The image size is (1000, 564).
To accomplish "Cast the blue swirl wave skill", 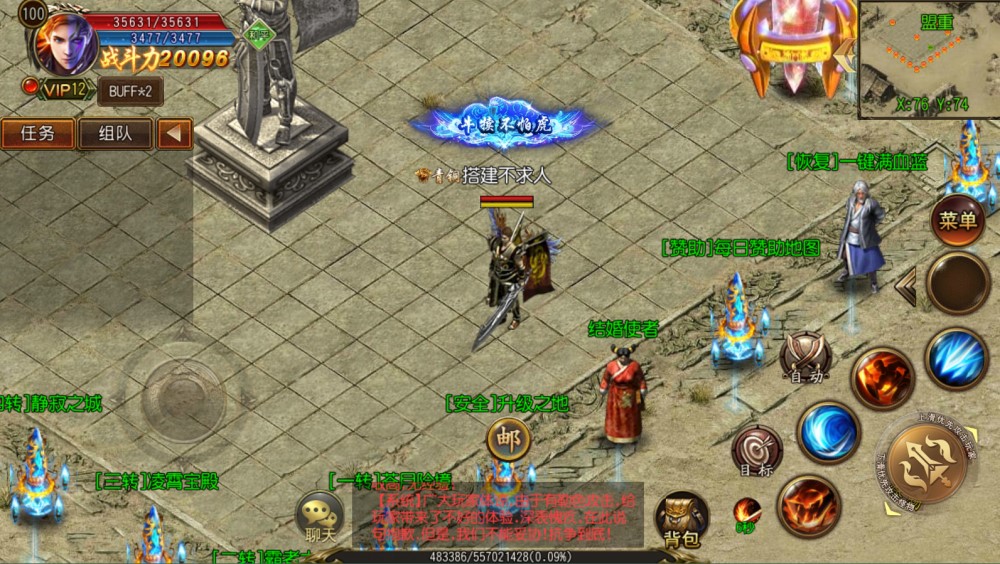I will pos(829,432).
